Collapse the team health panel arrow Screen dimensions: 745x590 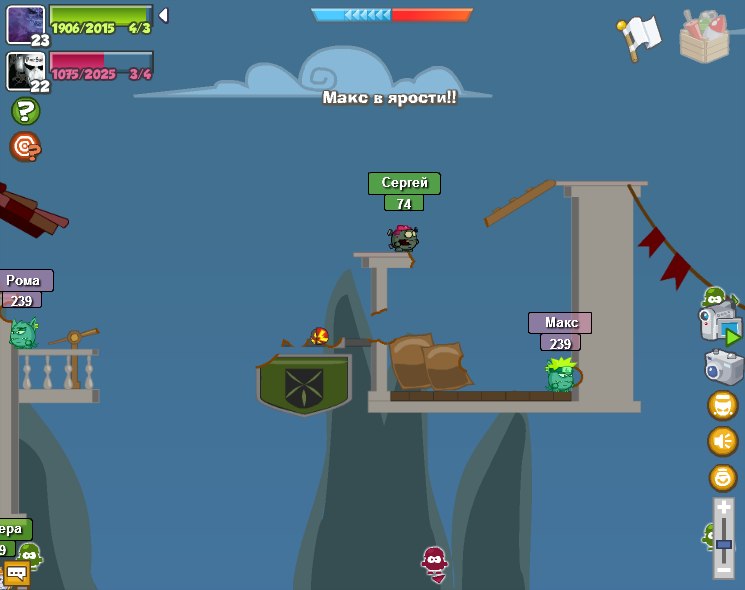click(163, 15)
